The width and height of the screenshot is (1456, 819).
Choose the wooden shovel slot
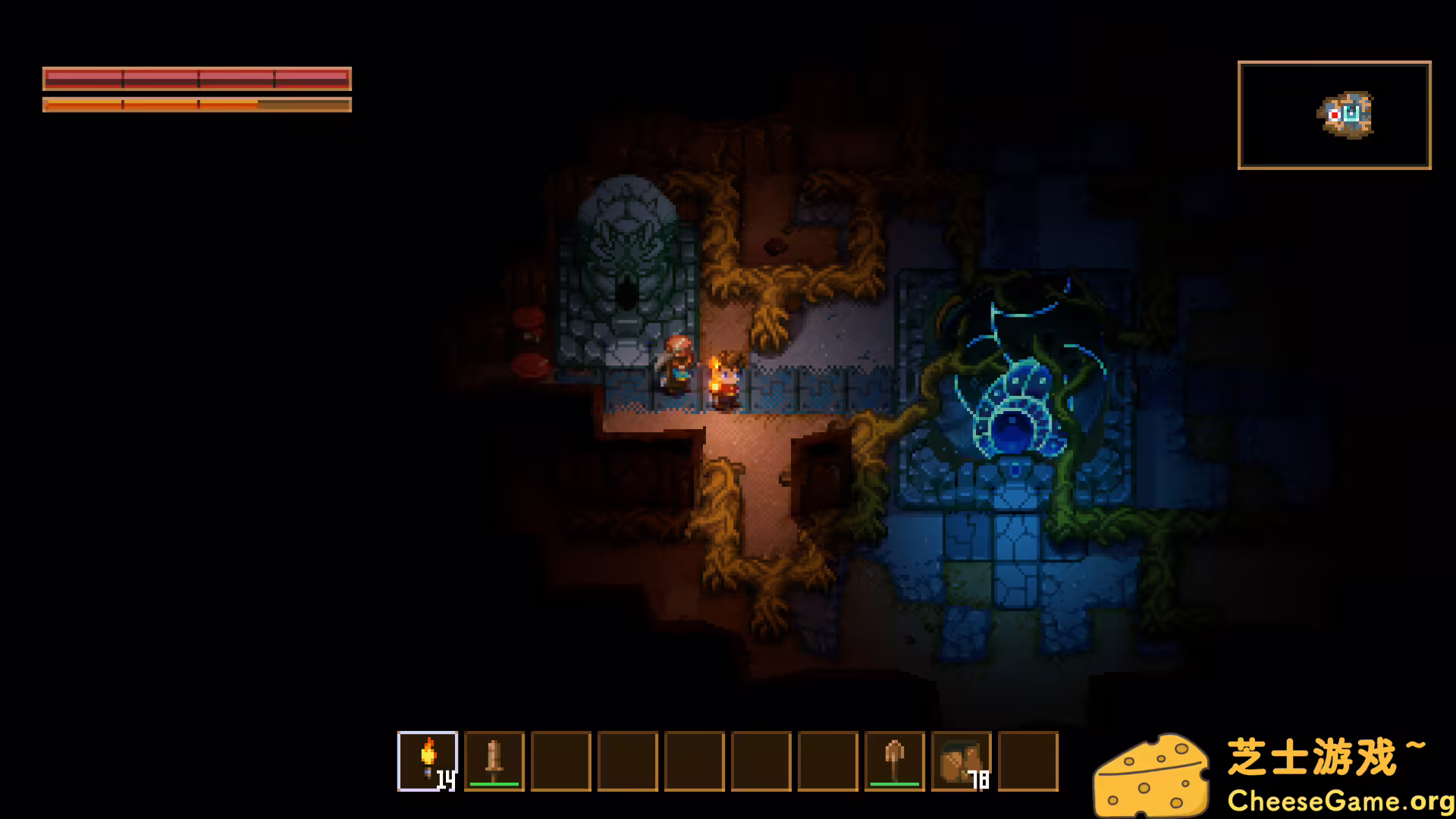[x=895, y=761]
